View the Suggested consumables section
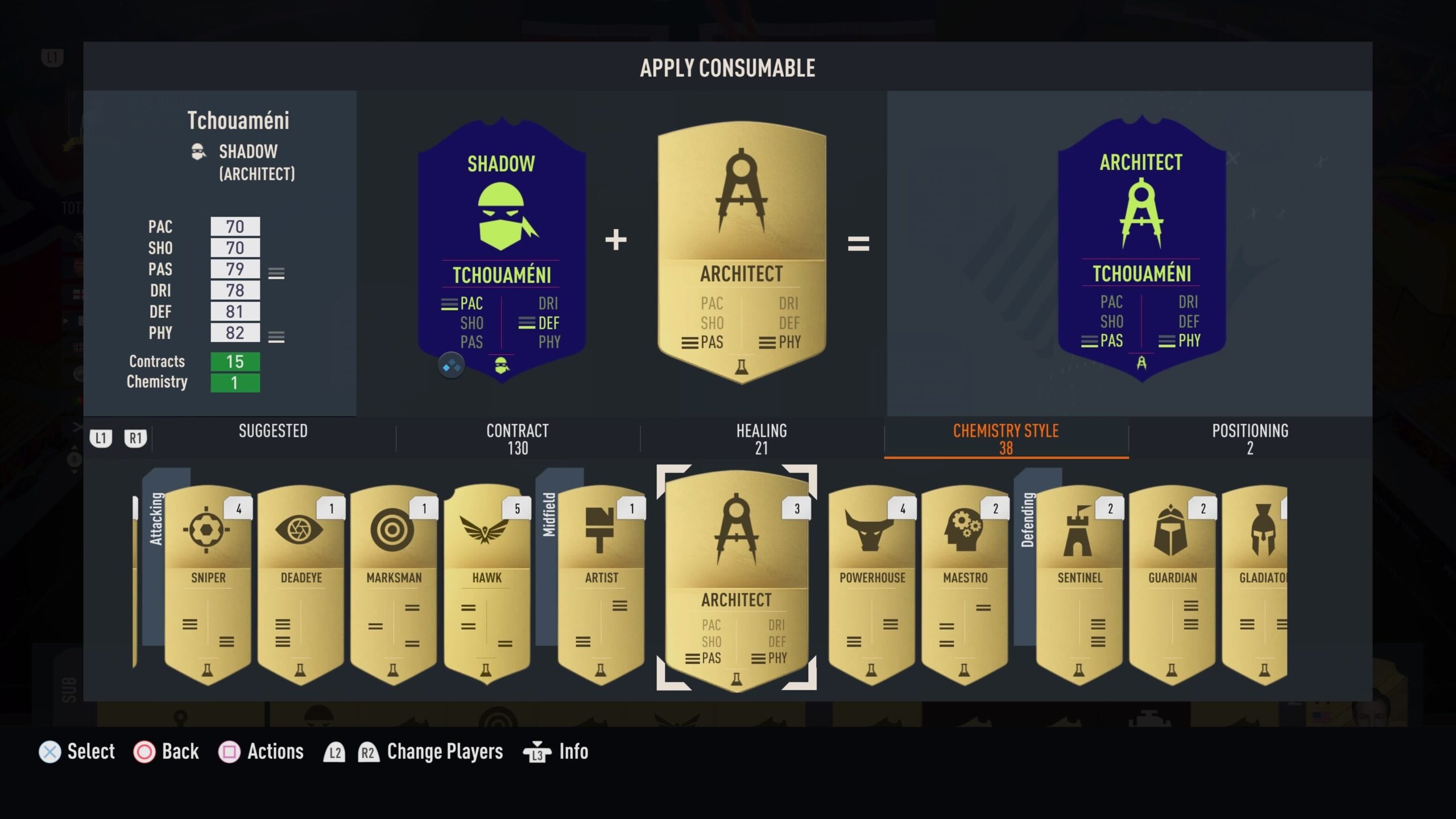The image size is (1456, 819). tap(273, 432)
